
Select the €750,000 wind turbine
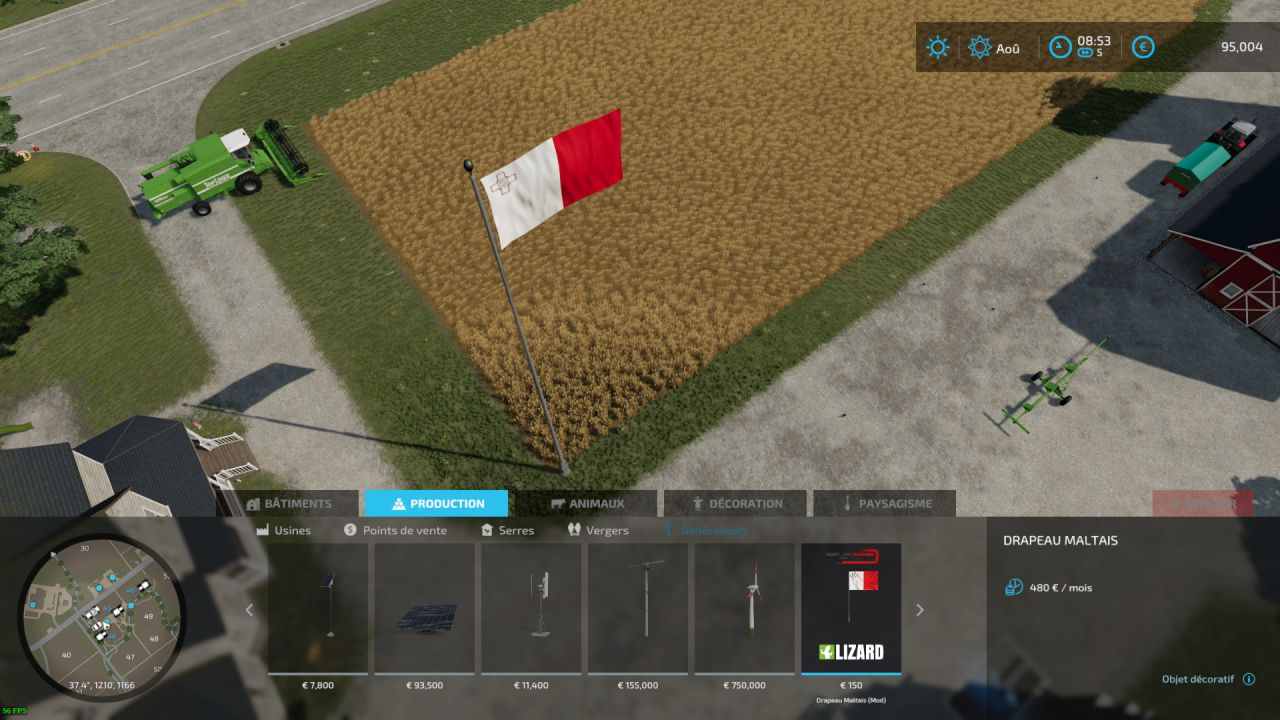tap(745, 605)
